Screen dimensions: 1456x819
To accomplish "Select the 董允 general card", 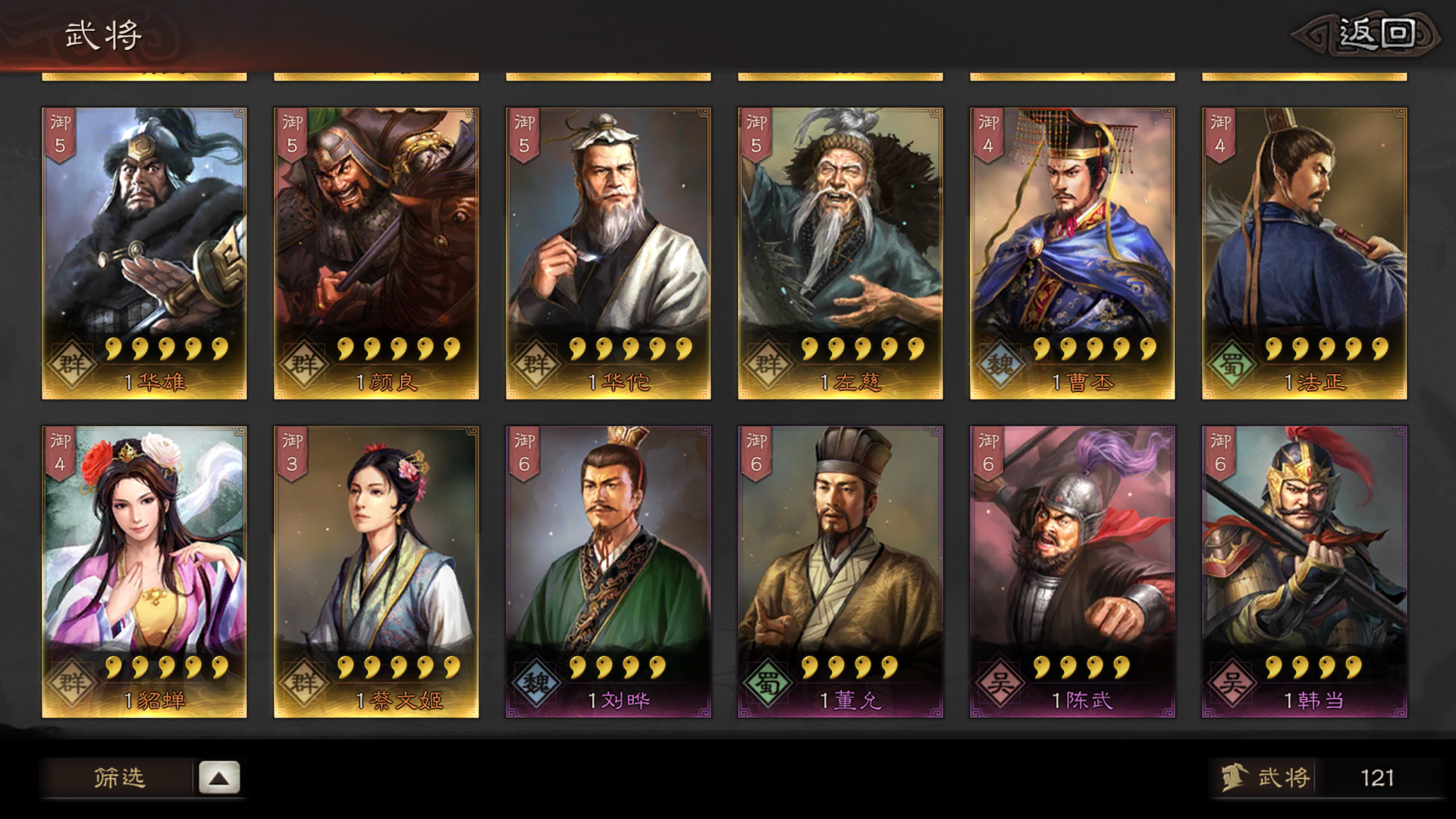I will 840,572.
